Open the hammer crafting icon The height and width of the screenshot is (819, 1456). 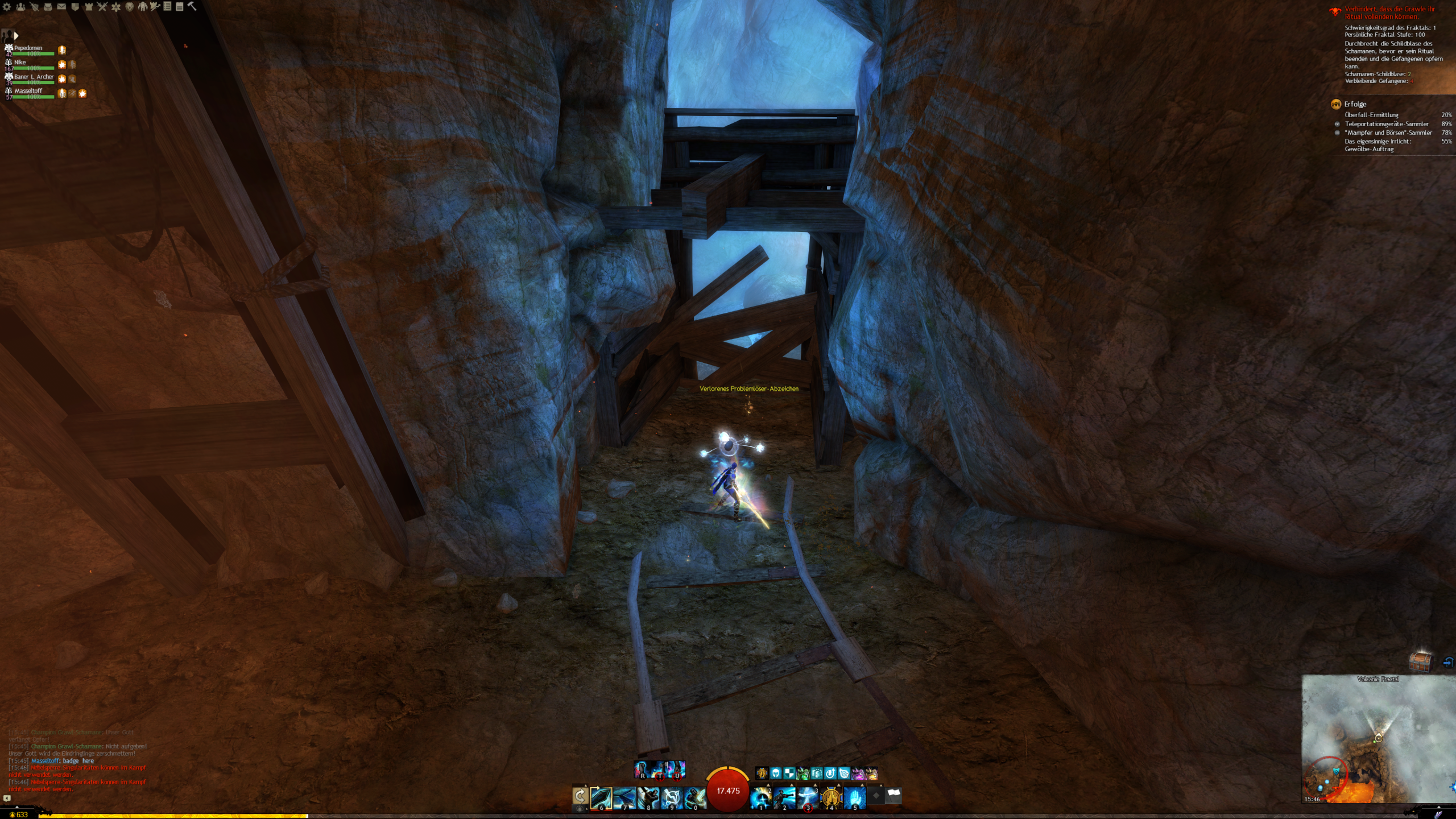coord(192,6)
